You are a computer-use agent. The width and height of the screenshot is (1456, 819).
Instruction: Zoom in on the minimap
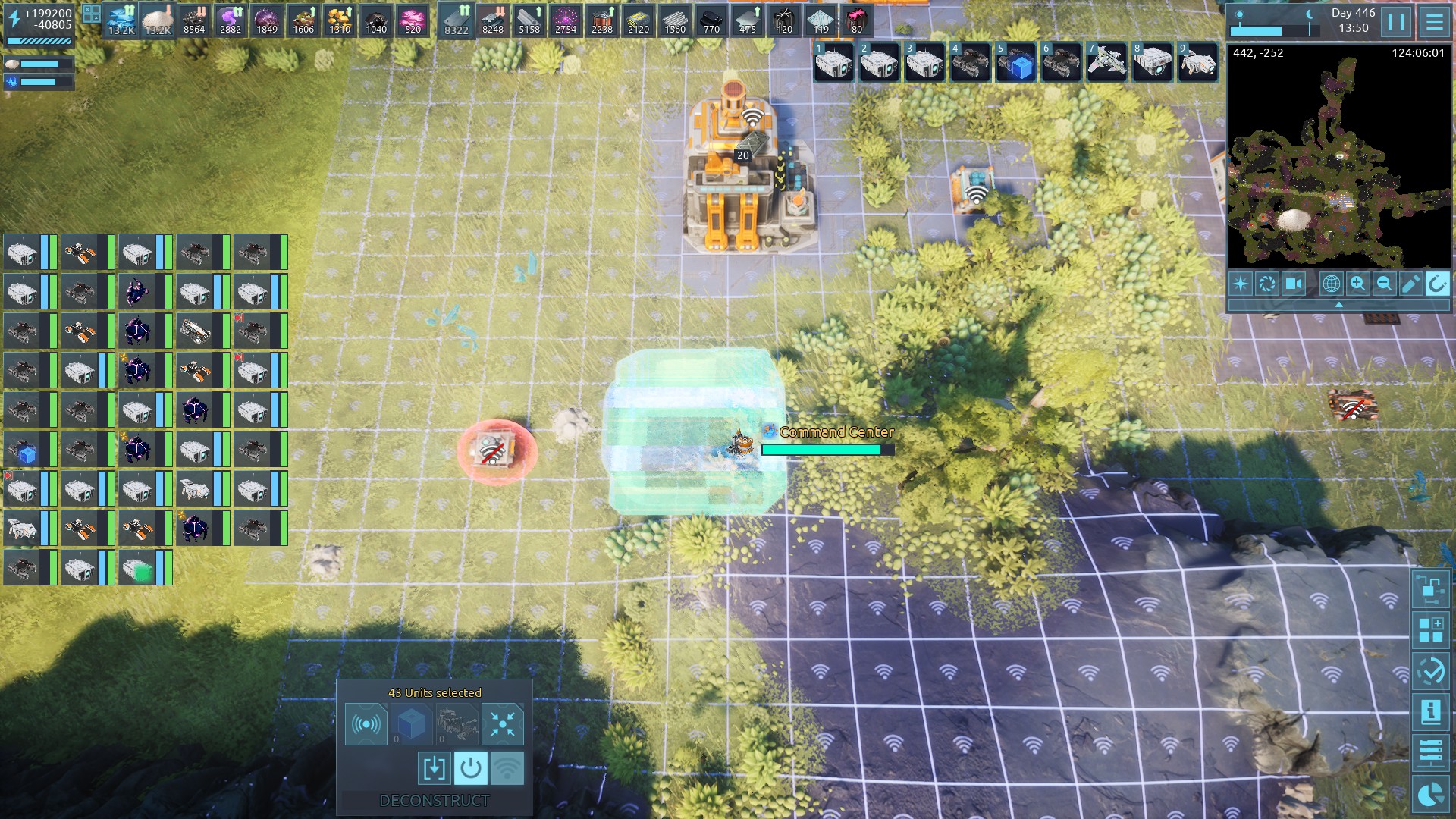1357,284
